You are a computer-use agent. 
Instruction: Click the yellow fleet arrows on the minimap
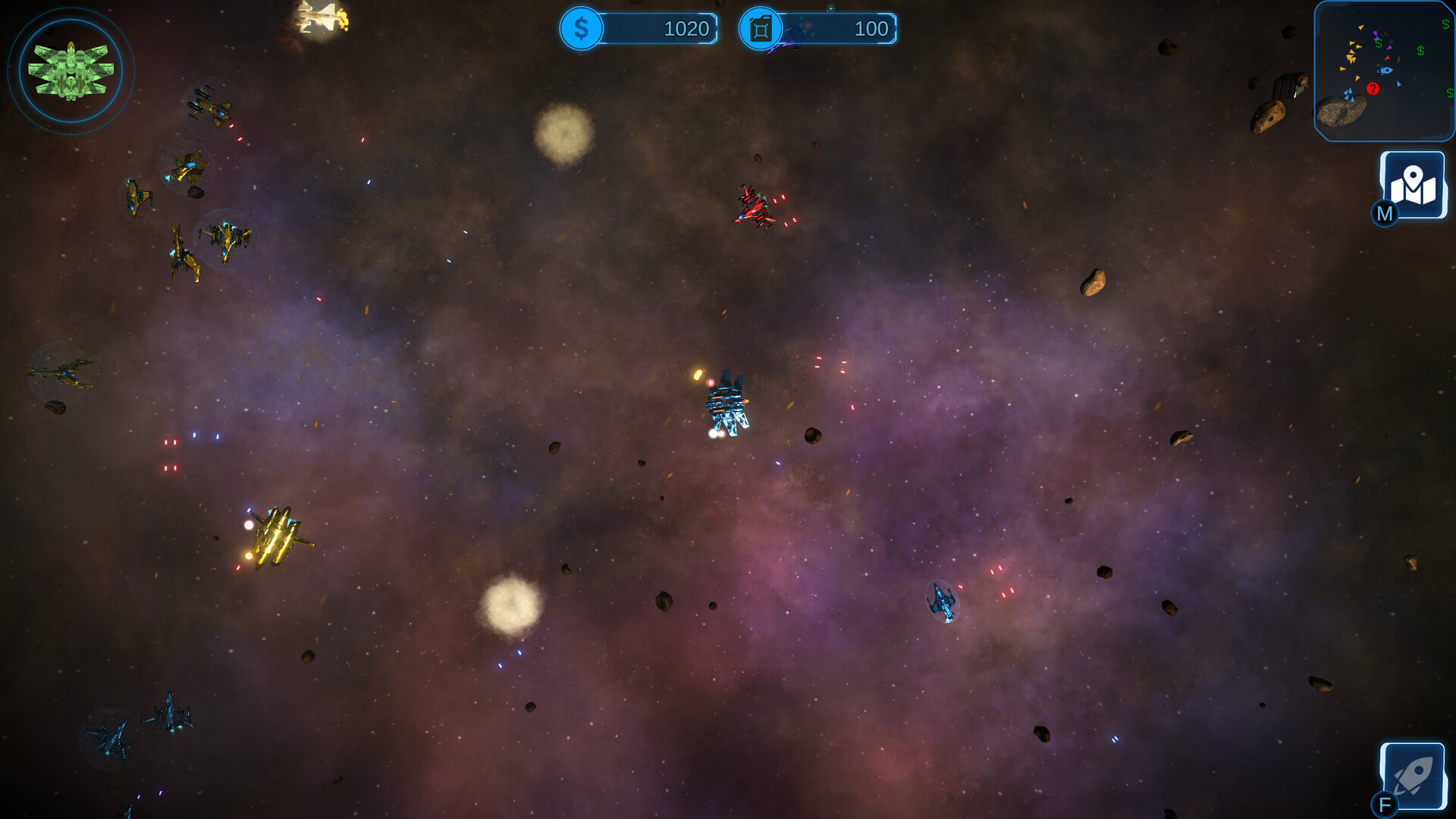(x=1351, y=58)
